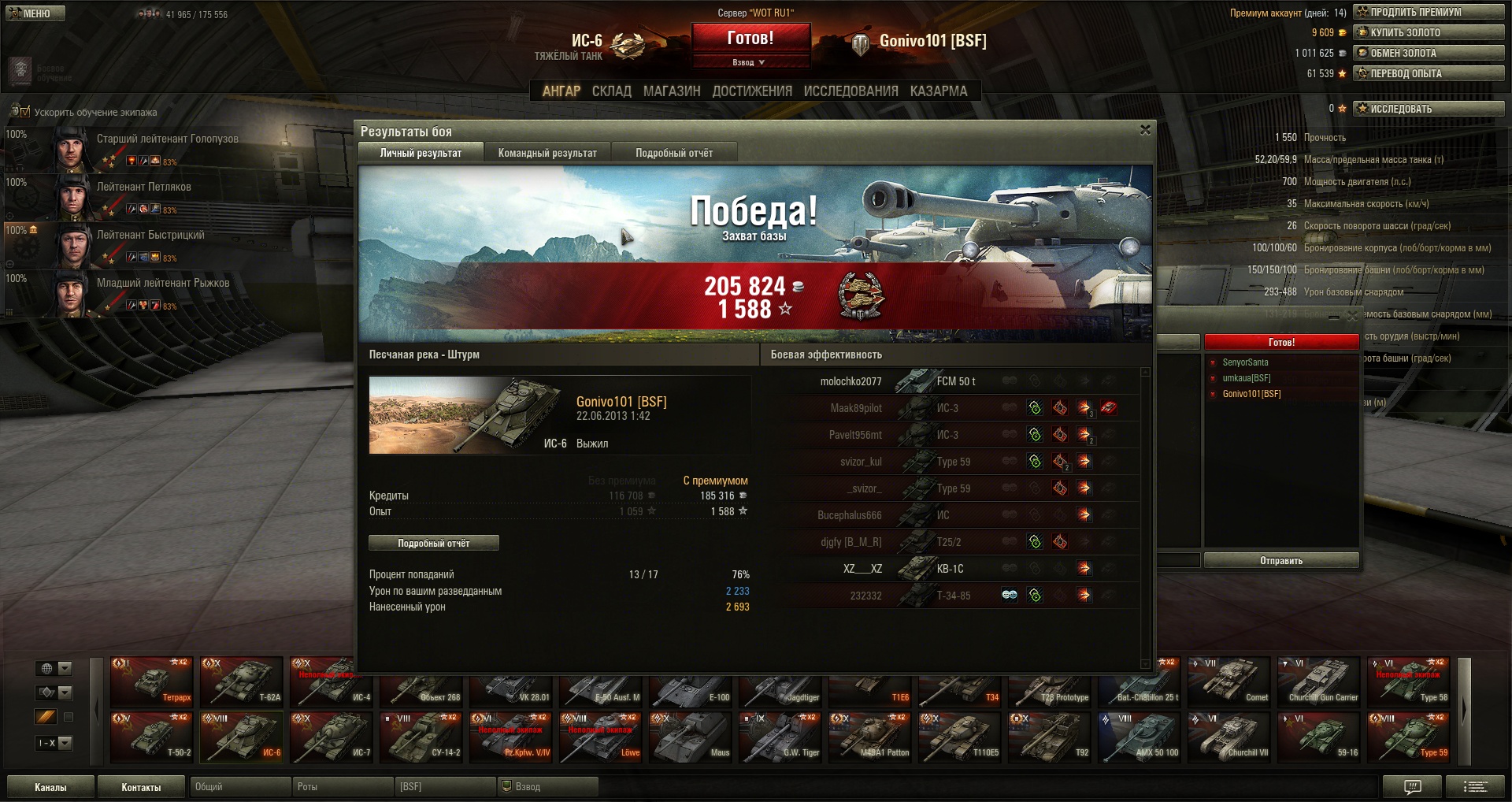Open the Каналы chat button

[50, 787]
